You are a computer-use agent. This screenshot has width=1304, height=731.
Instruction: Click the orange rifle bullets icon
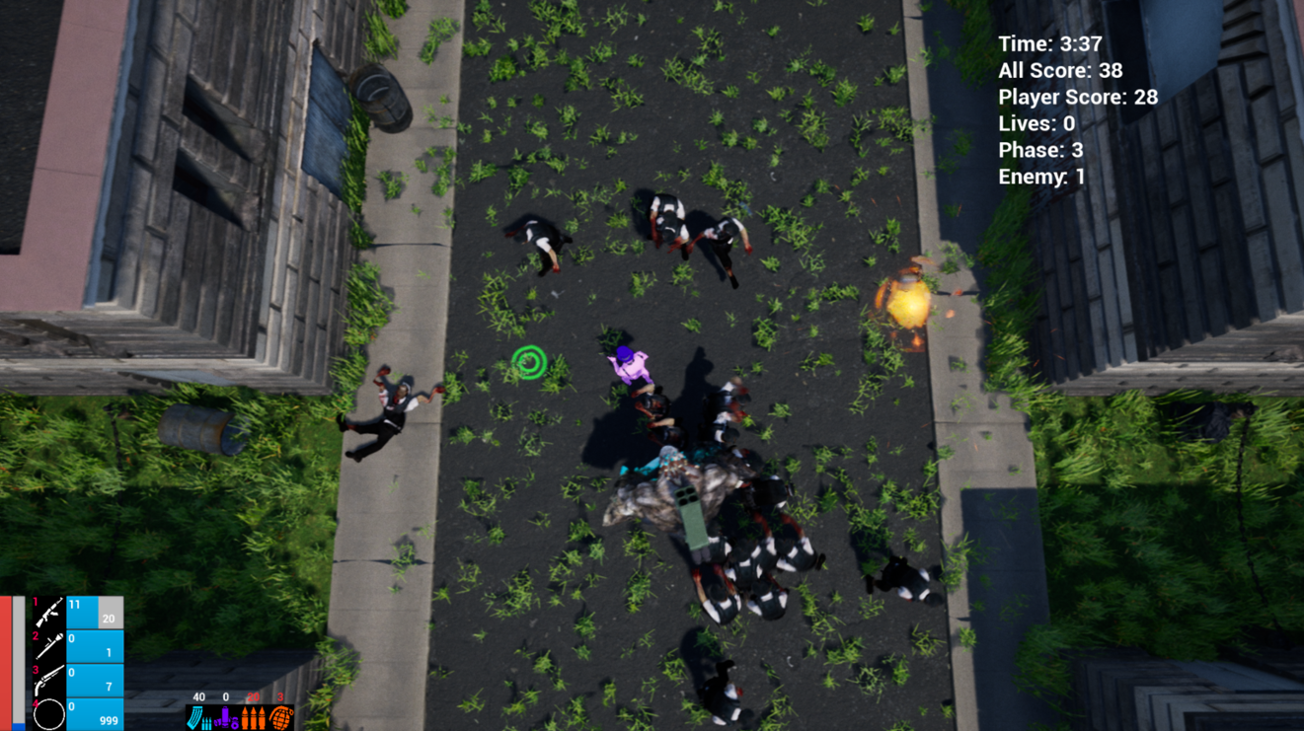click(x=254, y=717)
